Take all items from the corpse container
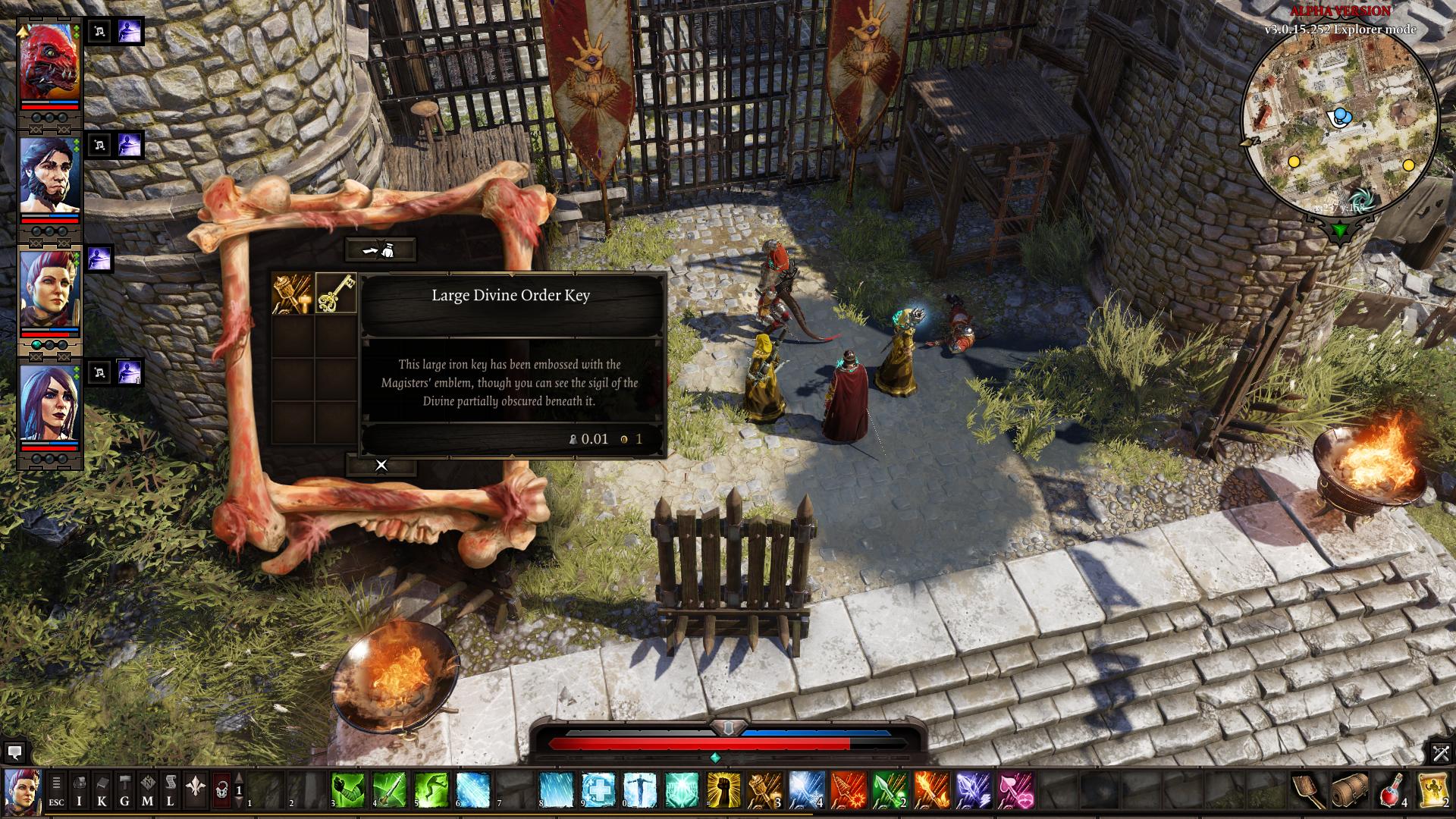 381,249
